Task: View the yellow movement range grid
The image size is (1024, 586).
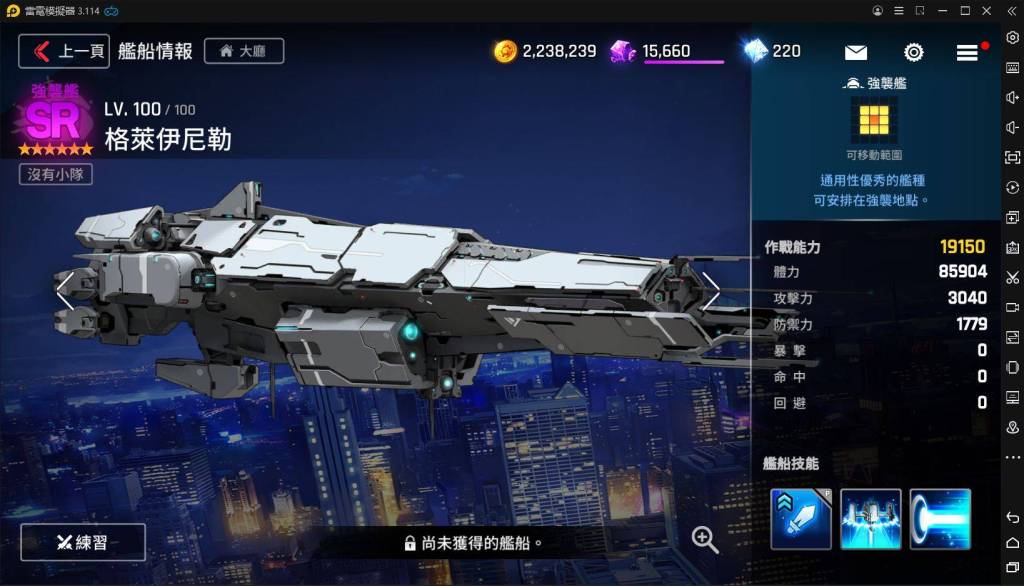Action: tap(874, 121)
